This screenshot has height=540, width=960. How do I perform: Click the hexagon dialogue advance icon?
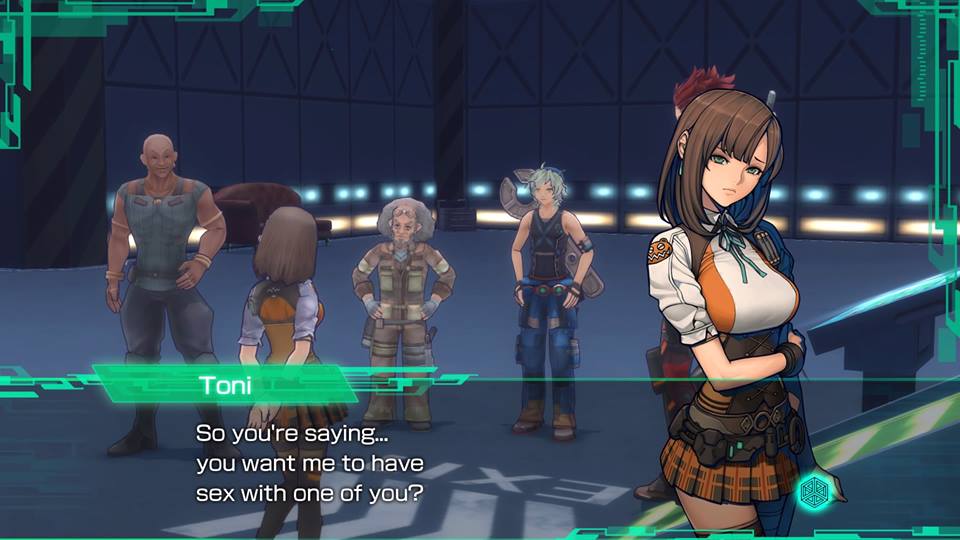(816, 494)
